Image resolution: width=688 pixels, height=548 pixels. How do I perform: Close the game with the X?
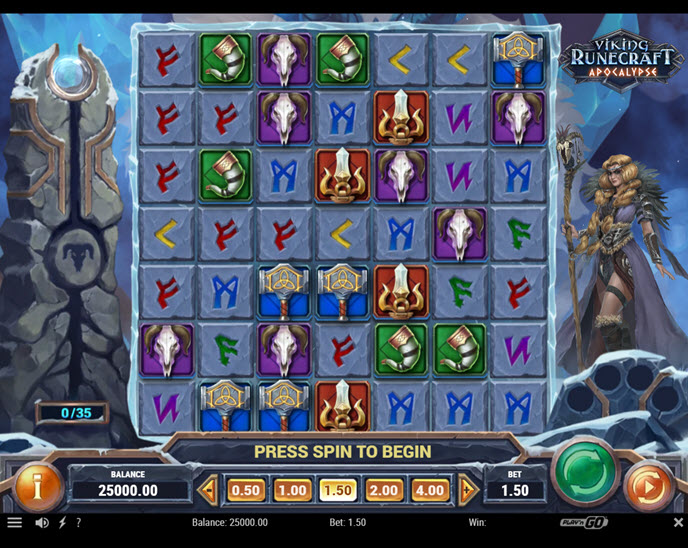[678, 522]
